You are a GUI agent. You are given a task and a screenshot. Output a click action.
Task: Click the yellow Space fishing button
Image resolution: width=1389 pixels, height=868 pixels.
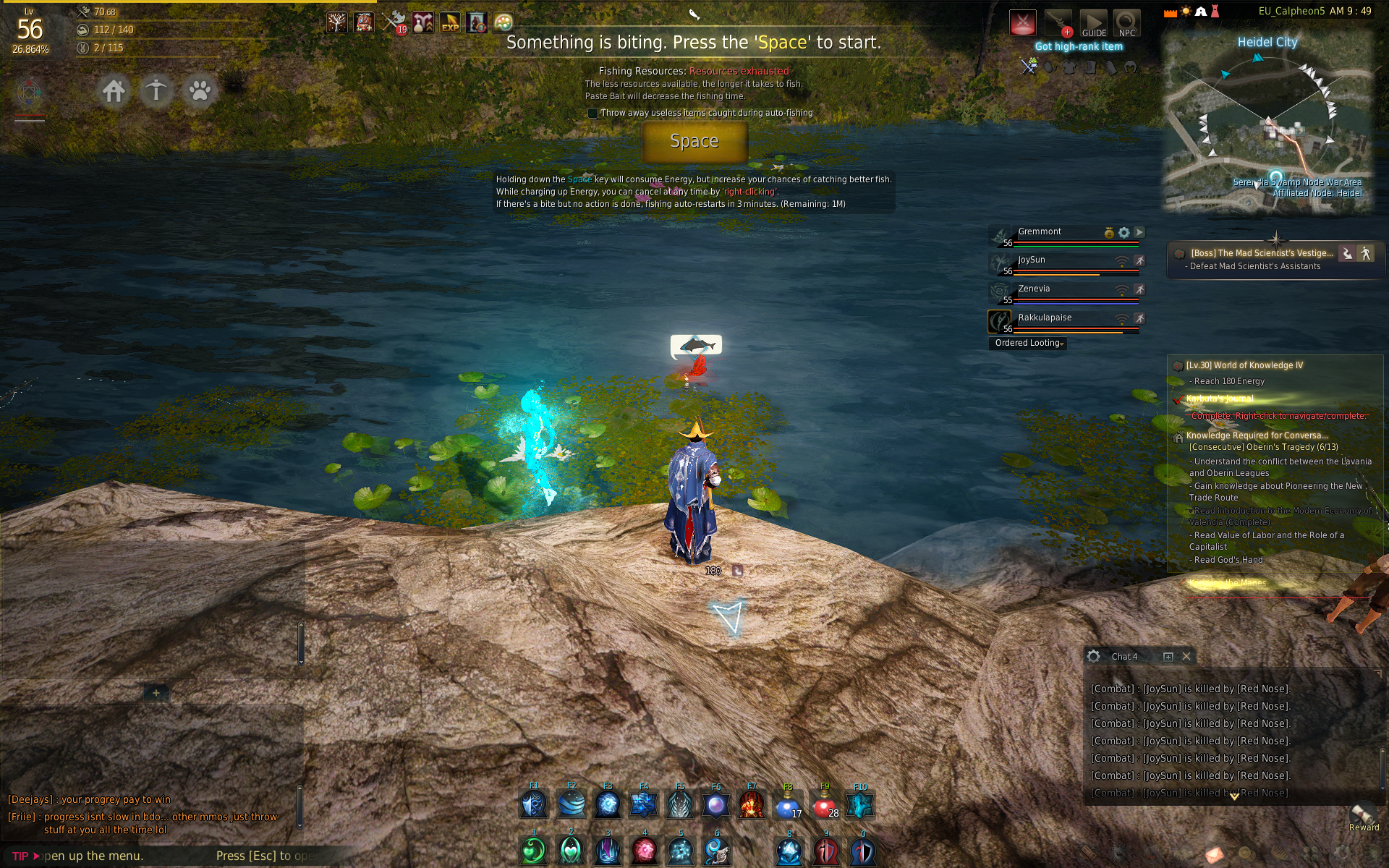click(694, 141)
